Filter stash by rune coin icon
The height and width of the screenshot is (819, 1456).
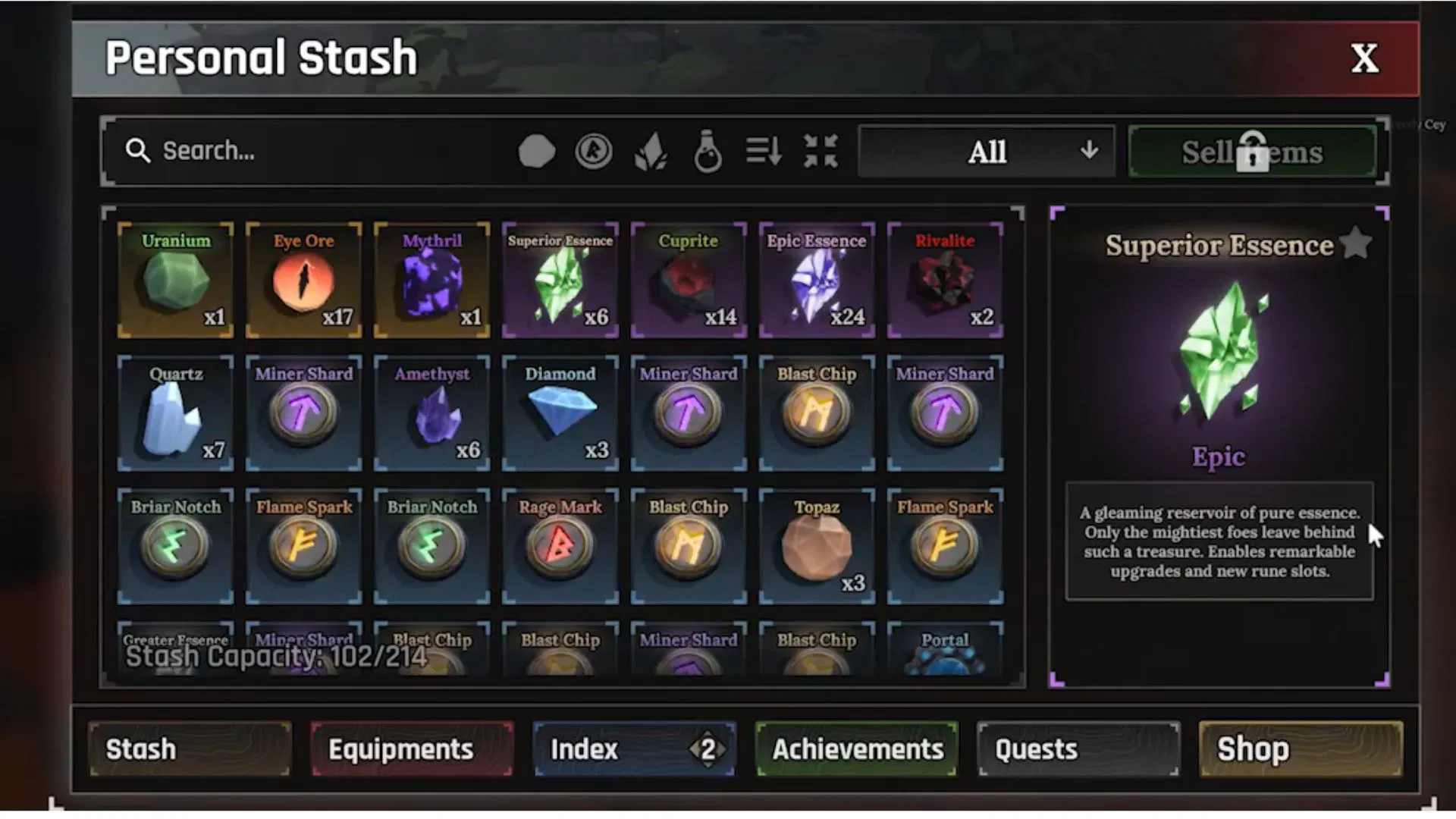(x=594, y=151)
